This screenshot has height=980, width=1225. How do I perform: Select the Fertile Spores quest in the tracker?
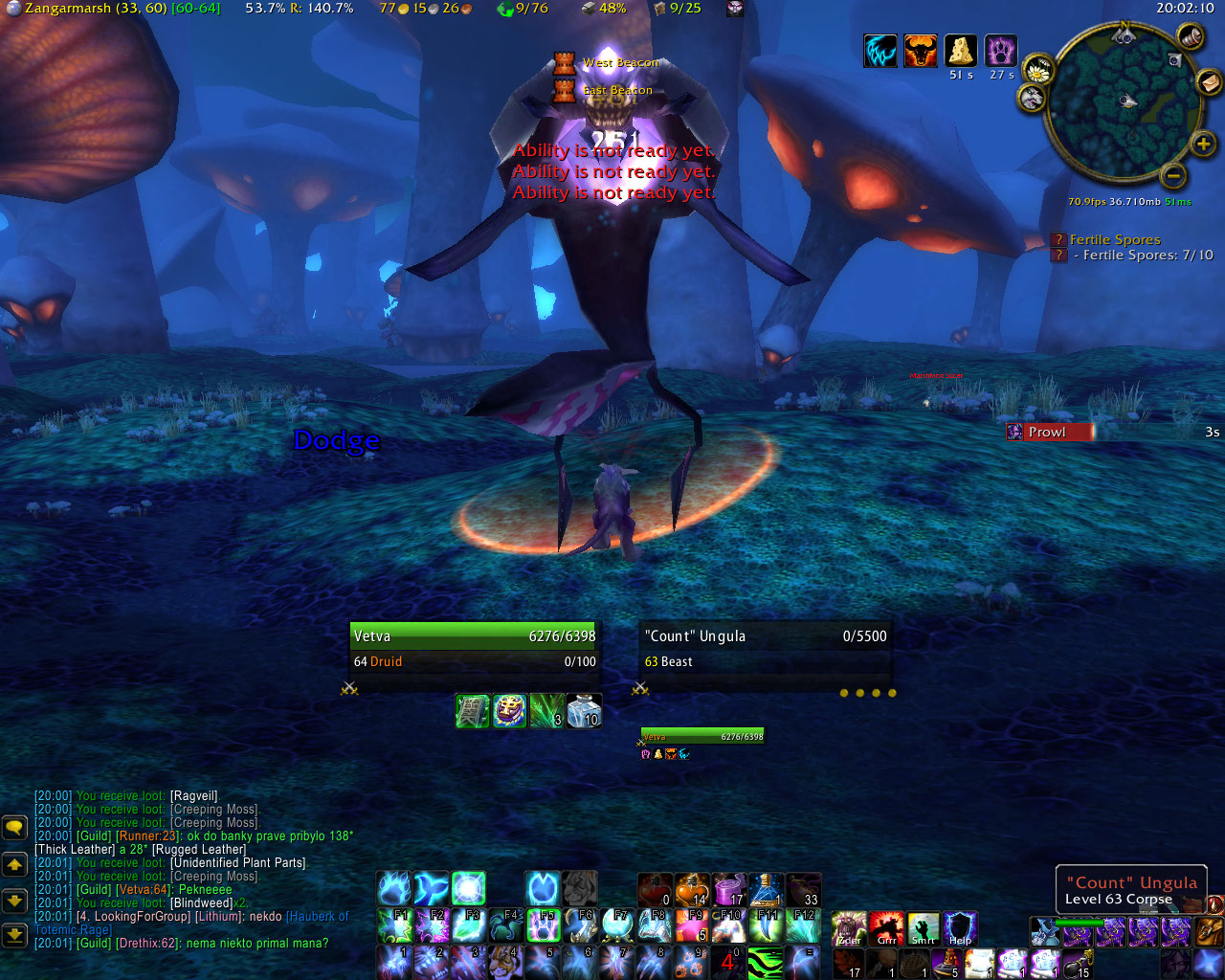click(1114, 240)
